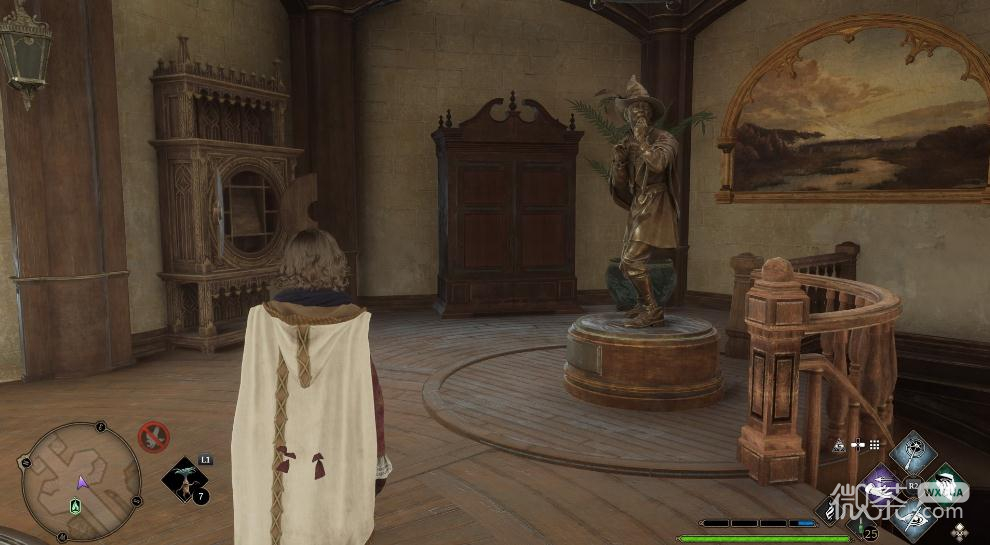
Task: Open the circular minimap
Action: pyautogui.click(x=80, y=482)
